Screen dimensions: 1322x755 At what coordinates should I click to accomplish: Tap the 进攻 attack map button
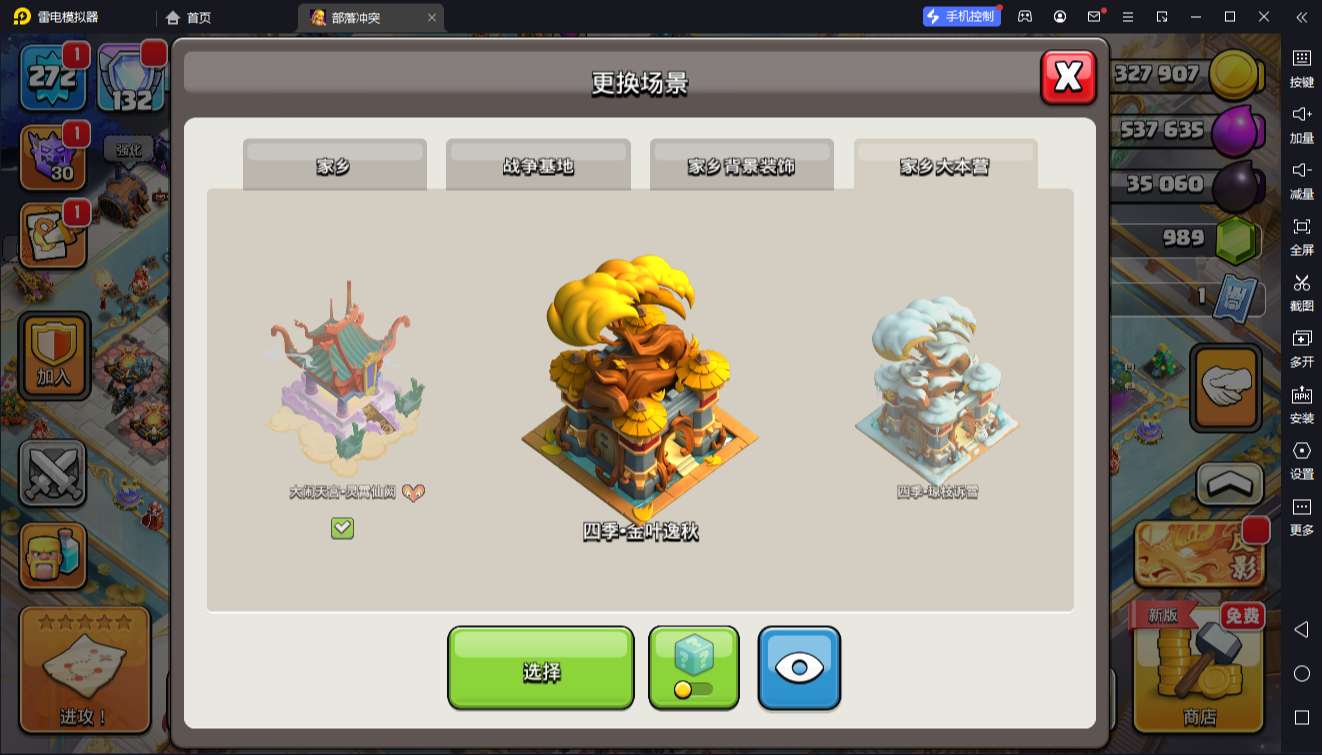[84, 668]
